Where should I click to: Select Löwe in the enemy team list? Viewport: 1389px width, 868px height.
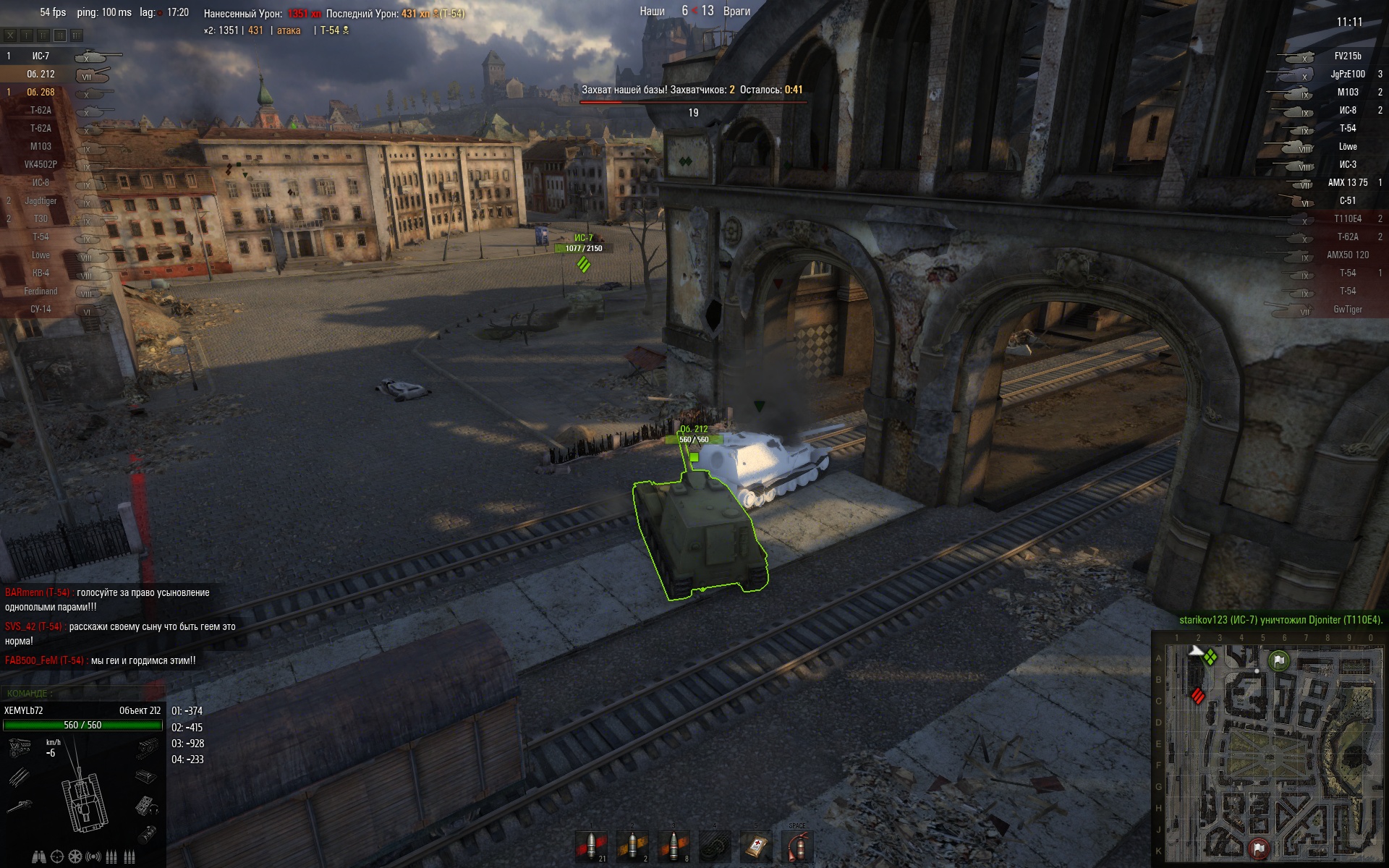(x=1347, y=146)
